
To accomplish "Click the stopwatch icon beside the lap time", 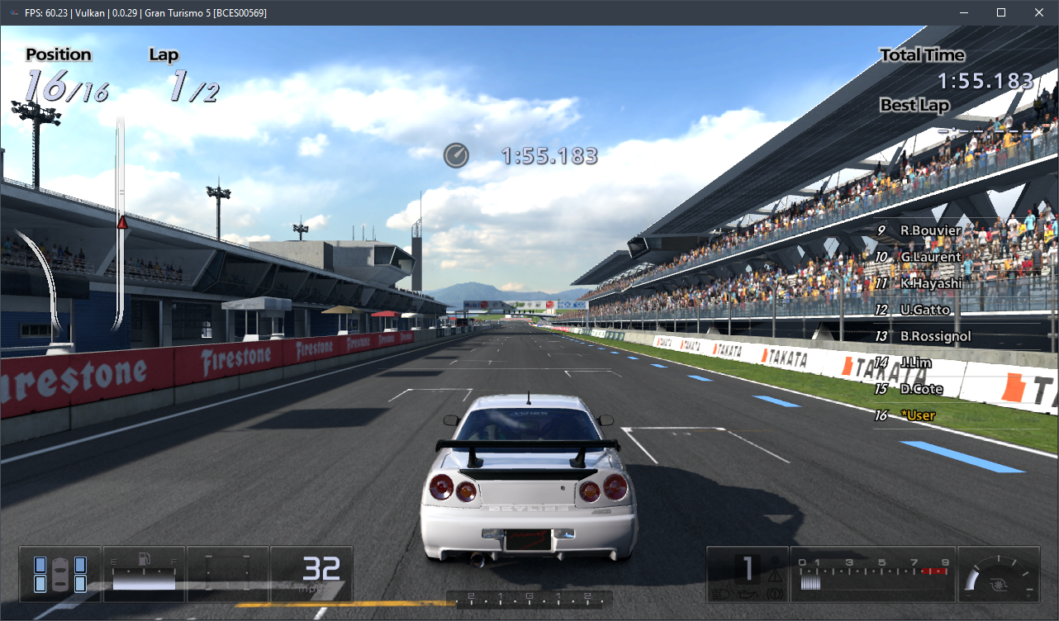I will [x=456, y=155].
